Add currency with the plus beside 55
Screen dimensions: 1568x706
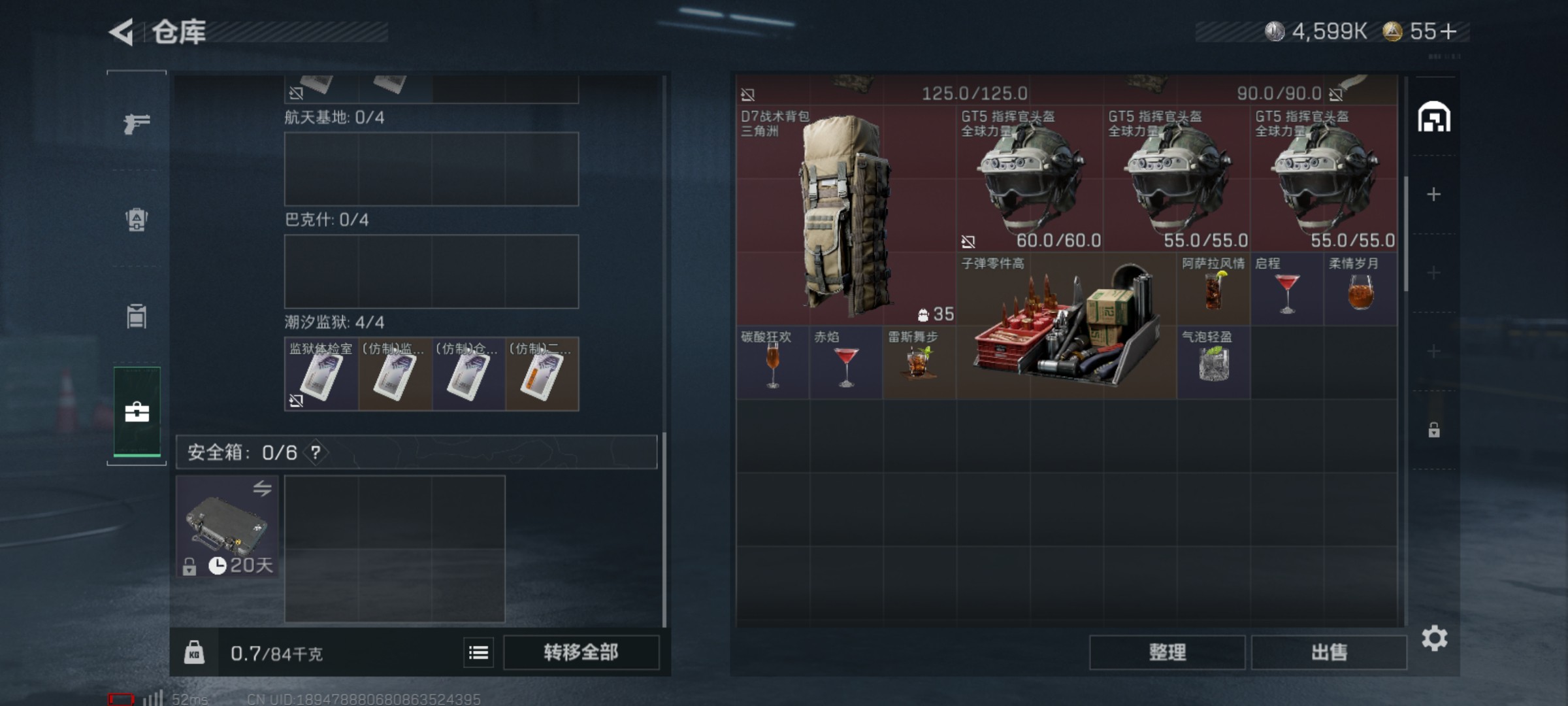1448,31
